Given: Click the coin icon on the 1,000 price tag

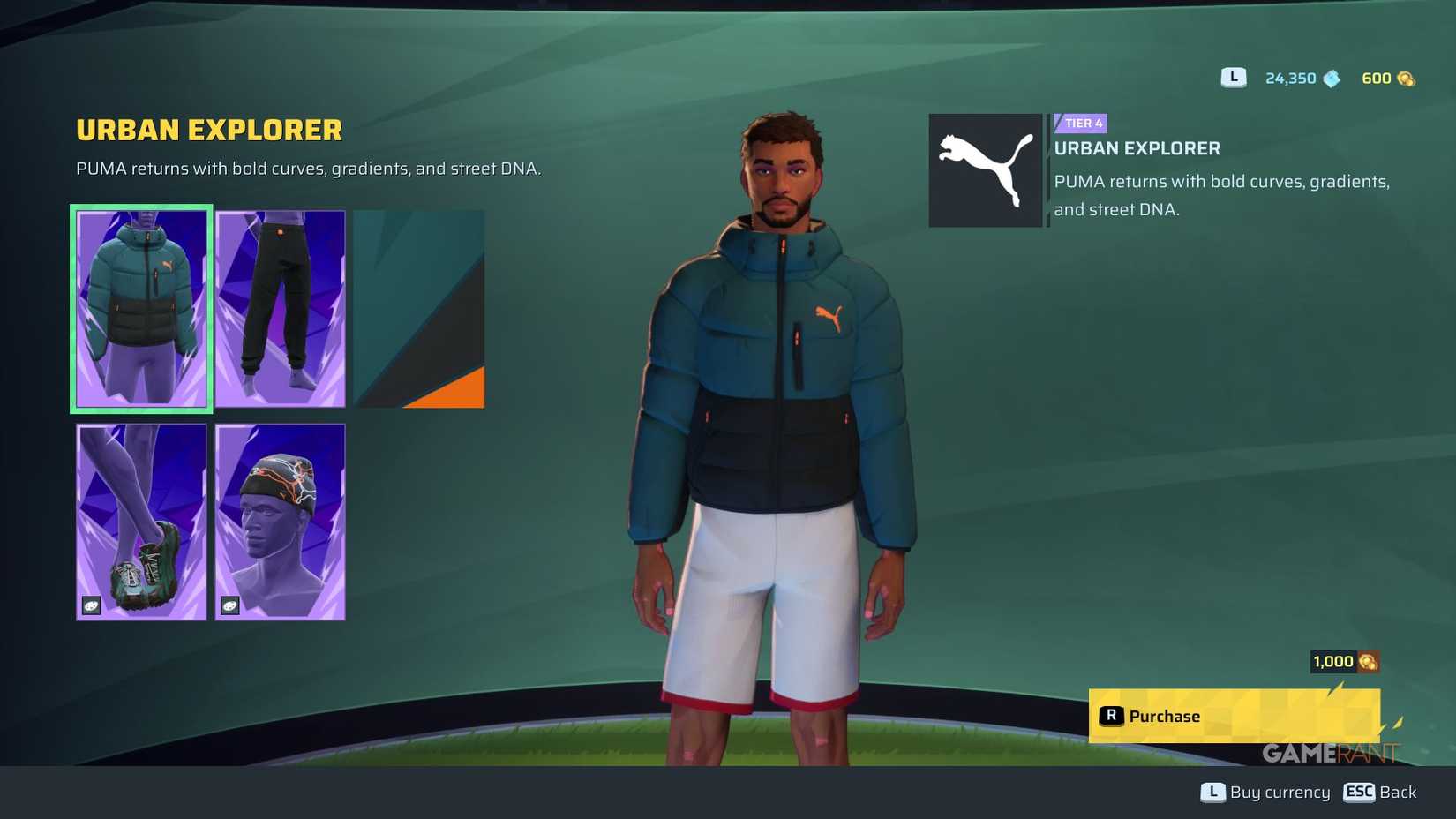Looking at the screenshot, I should [x=1368, y=661].
